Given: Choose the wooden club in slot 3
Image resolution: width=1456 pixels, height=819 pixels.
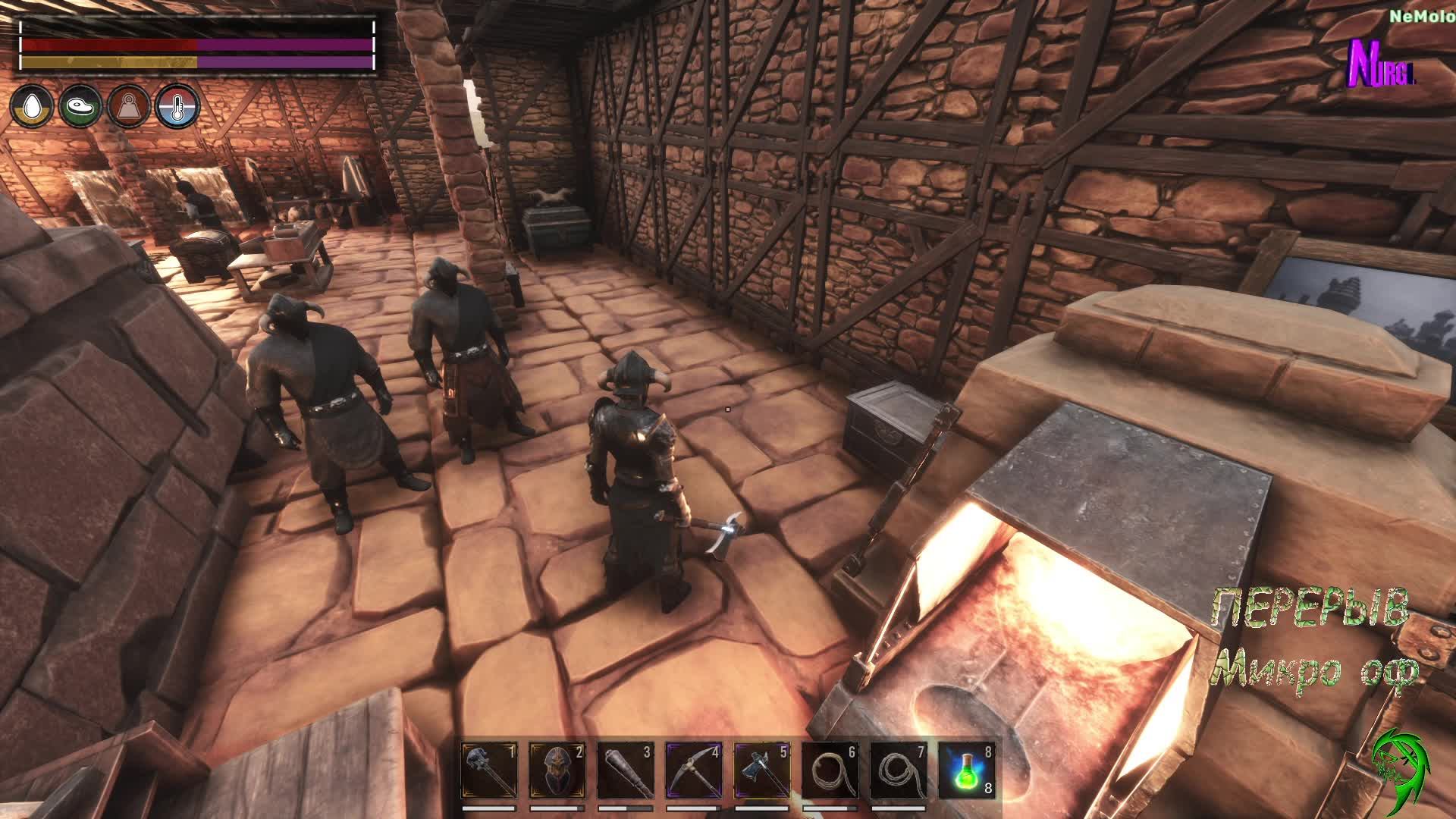Looking at the screenshot, I should tap(626, 770).
